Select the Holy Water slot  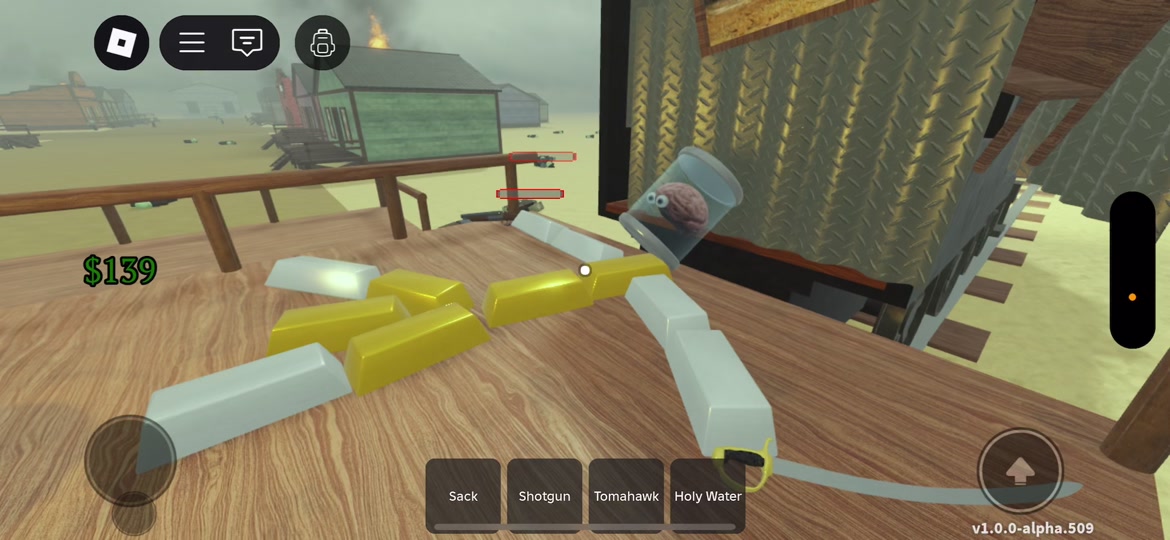708,495
